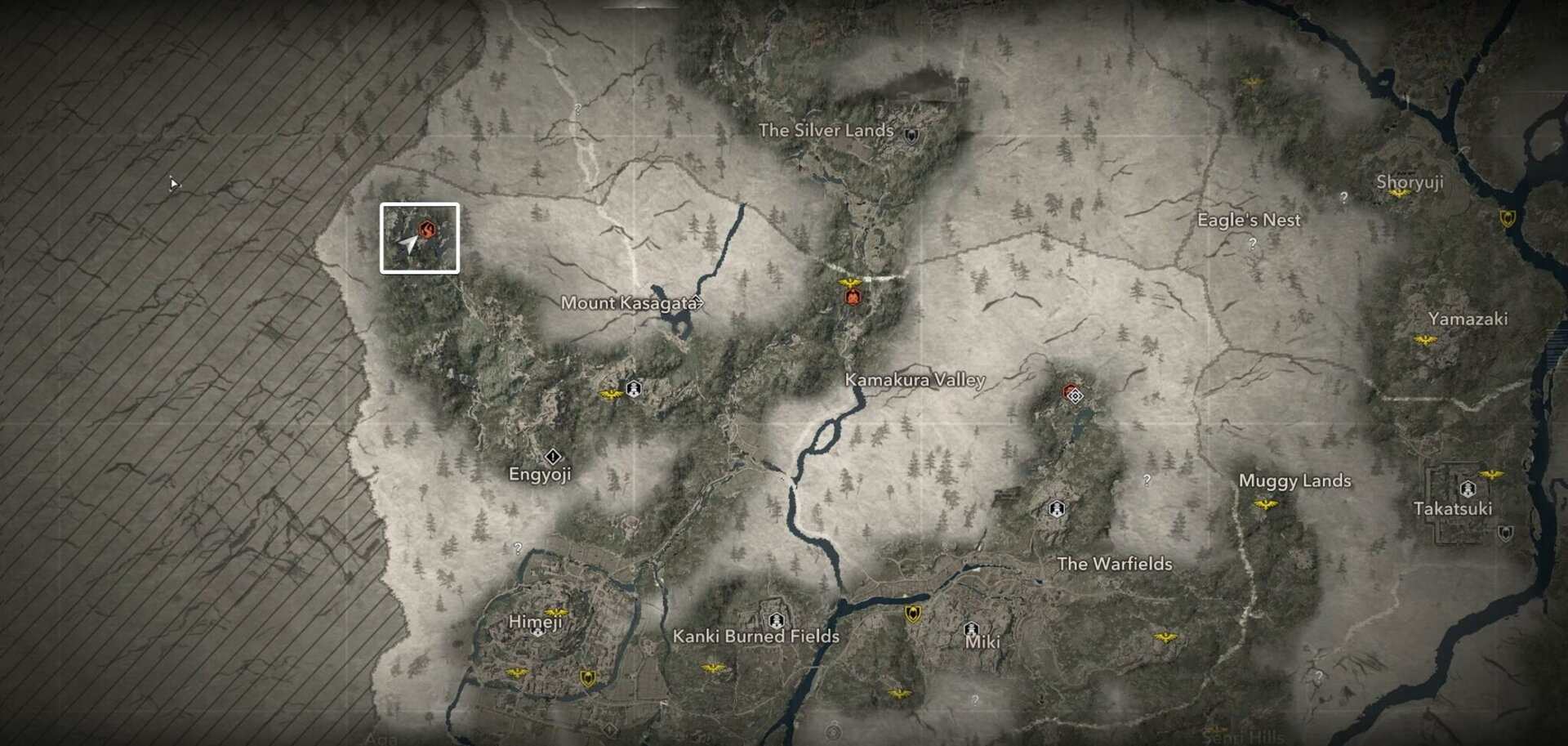
Task: Click the question mark below Eagle's Nest
Action: [1252, 244]
